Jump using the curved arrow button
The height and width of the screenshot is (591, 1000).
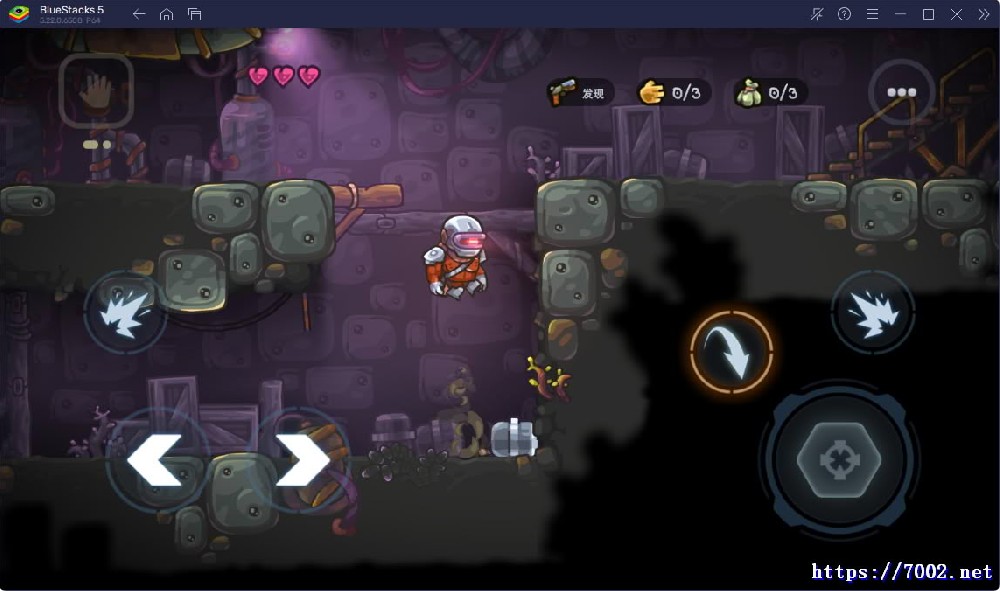[731, 351]
